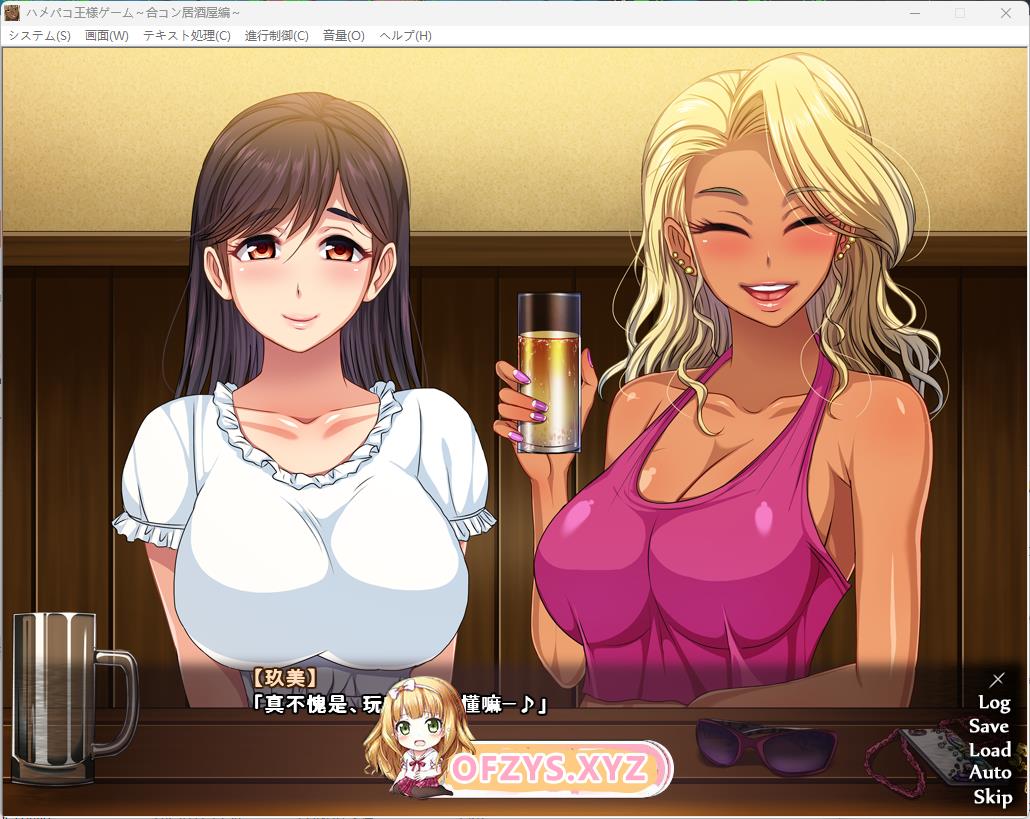The height and width of the screenshot is (819, 1030).
Task: Open the Save screen
Action: coord(989,727)
